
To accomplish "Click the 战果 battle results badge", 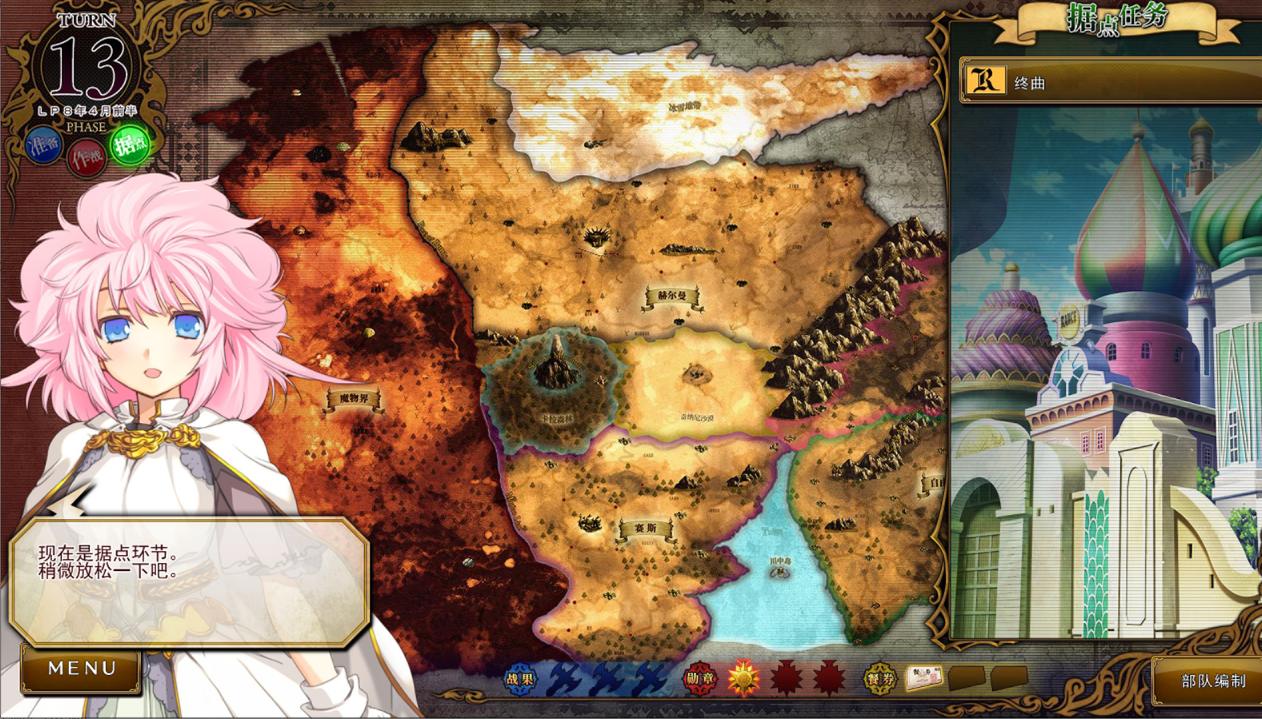I will 520,678.
